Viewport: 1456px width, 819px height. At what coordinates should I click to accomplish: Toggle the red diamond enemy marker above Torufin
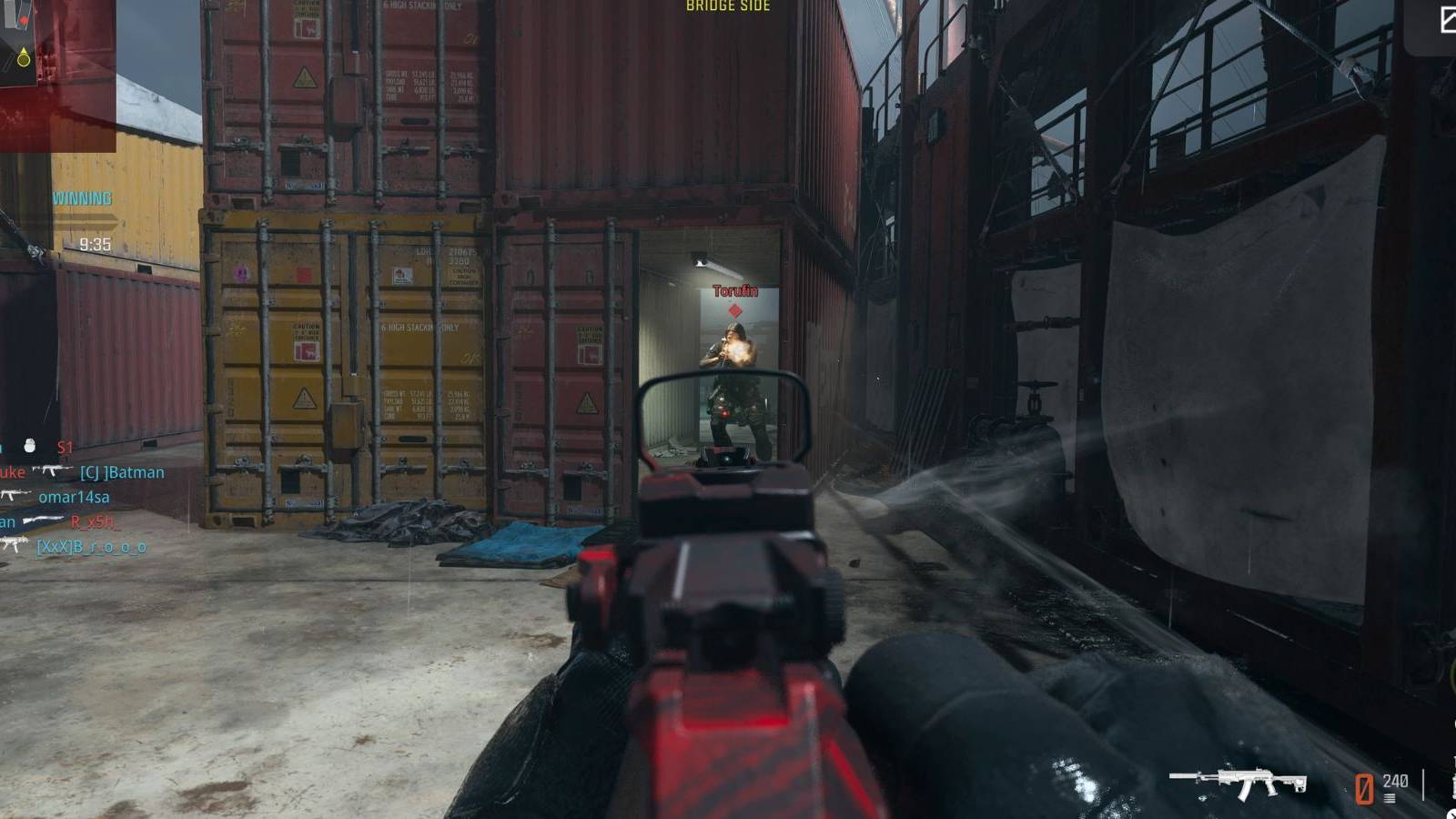pyautogui.click(x=733, y=311)
